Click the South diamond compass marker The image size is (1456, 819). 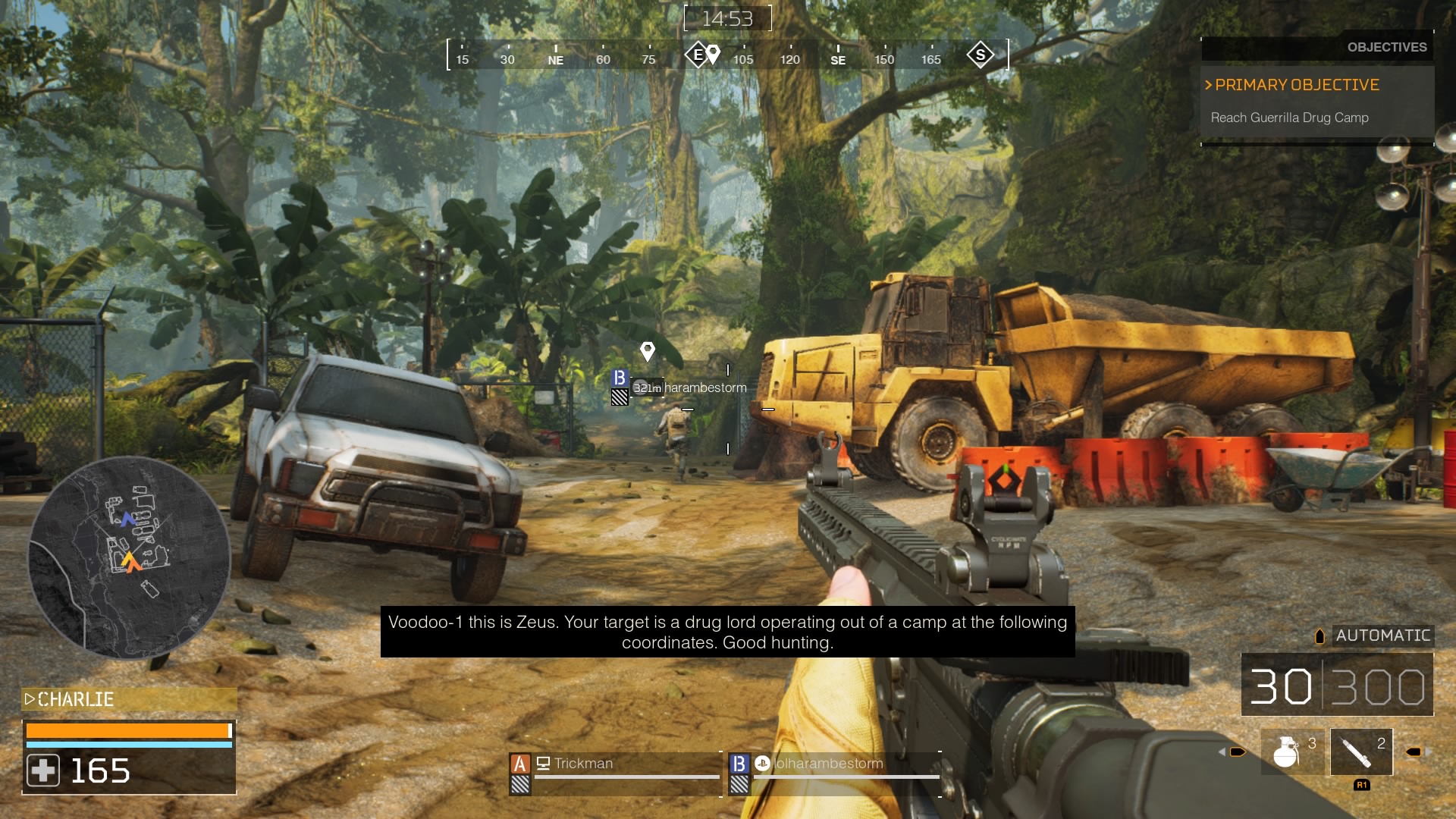click(x=981, y=55)
